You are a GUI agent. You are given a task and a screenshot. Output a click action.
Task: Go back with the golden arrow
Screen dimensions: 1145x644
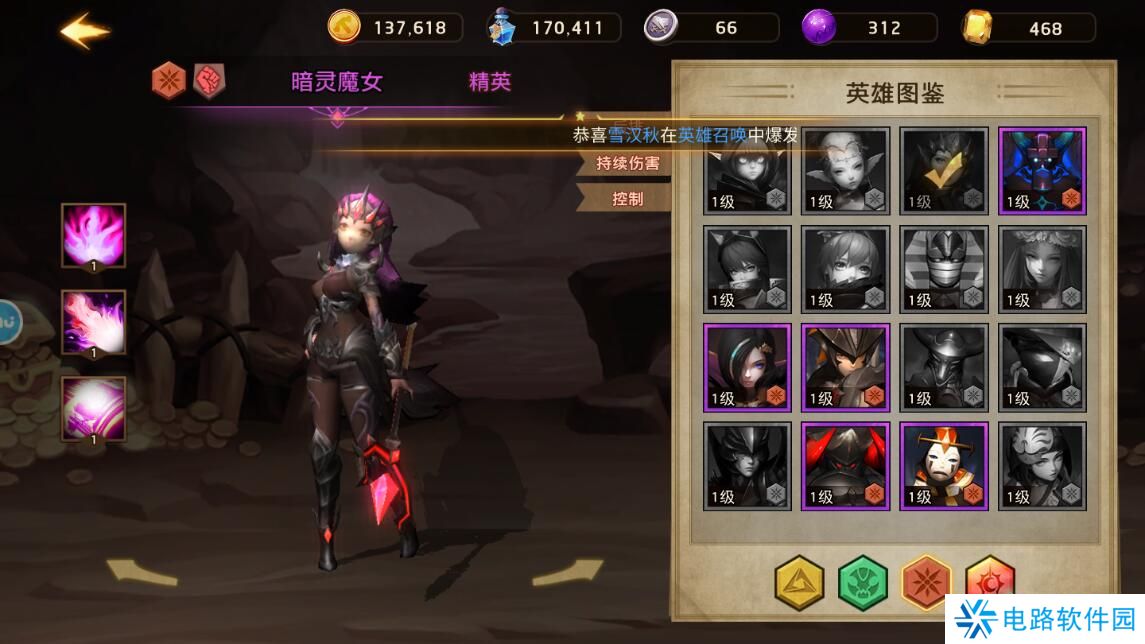(85, 31)
